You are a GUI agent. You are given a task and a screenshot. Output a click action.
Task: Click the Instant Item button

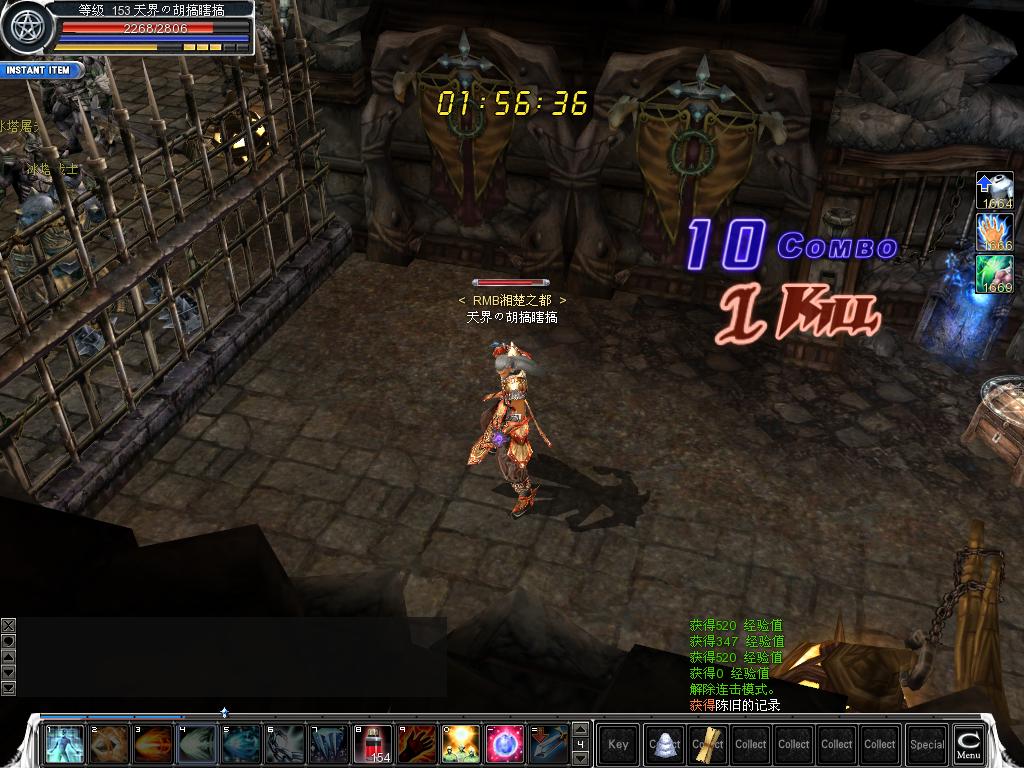pyautogui.click(x=40, y=70)
